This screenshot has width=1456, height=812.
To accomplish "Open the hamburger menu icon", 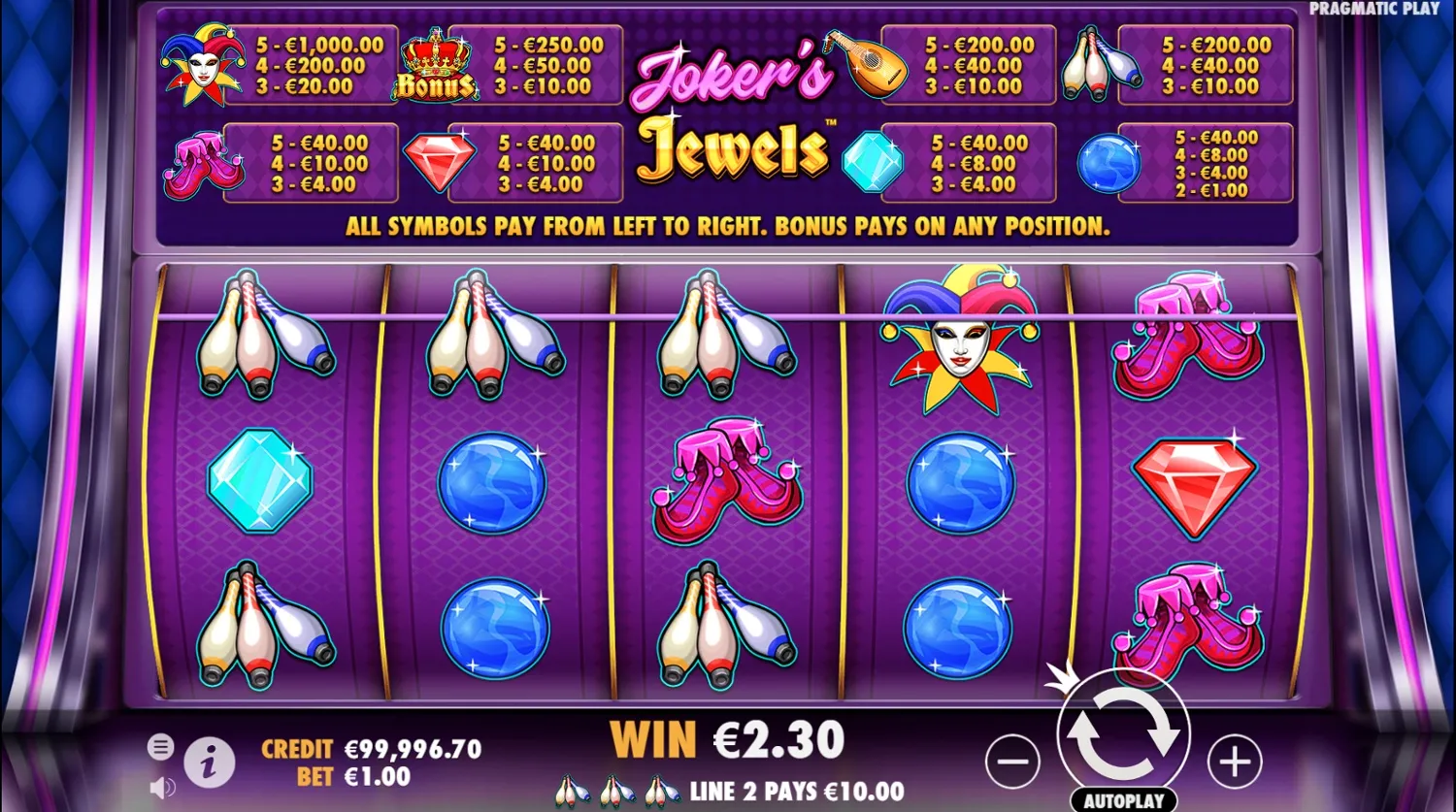I will pyautogui.click(x=161, y=747).
